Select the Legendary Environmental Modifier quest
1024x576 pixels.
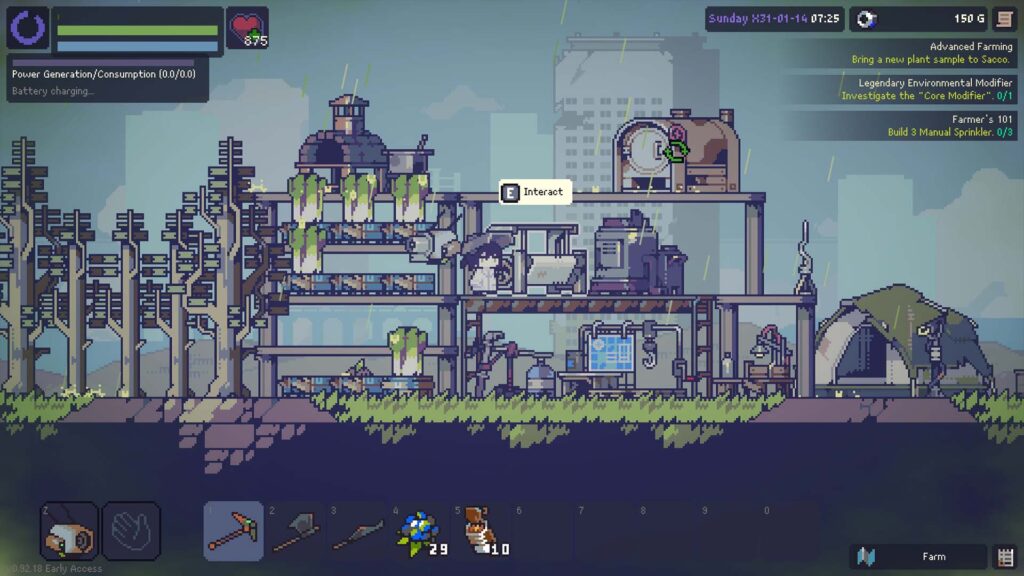tap(918, 89)
